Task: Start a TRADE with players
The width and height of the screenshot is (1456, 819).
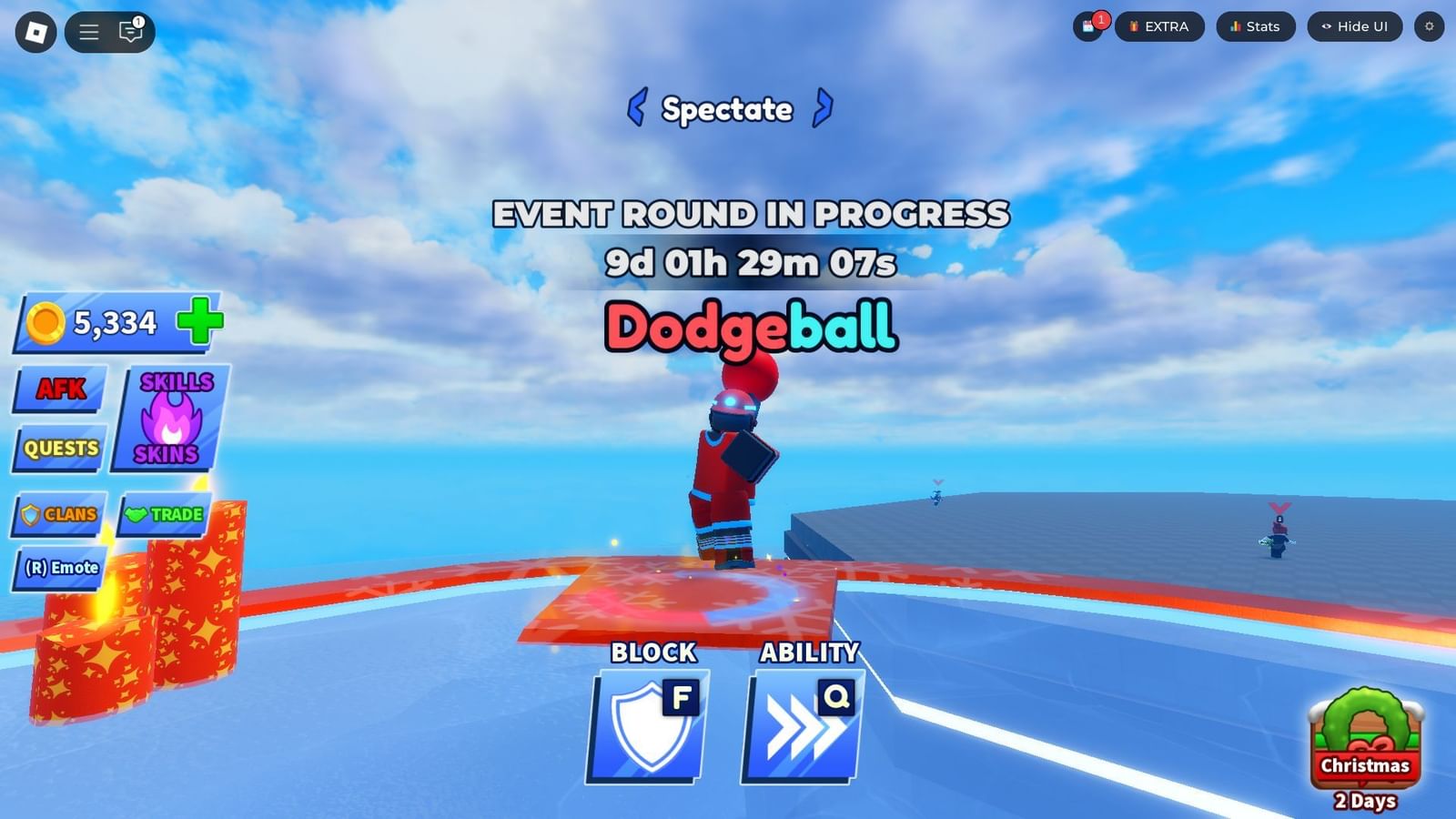Action: (164, 514)
